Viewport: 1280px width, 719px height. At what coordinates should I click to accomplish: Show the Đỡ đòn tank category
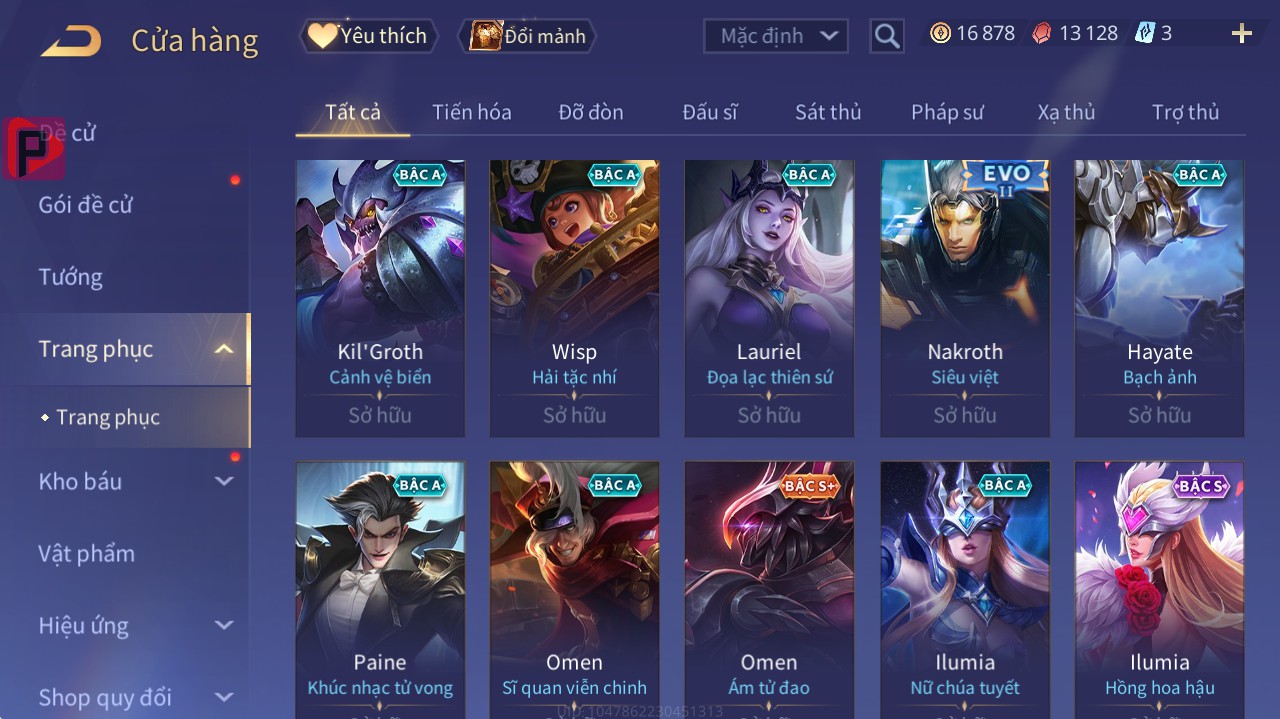tap(590, 112)
